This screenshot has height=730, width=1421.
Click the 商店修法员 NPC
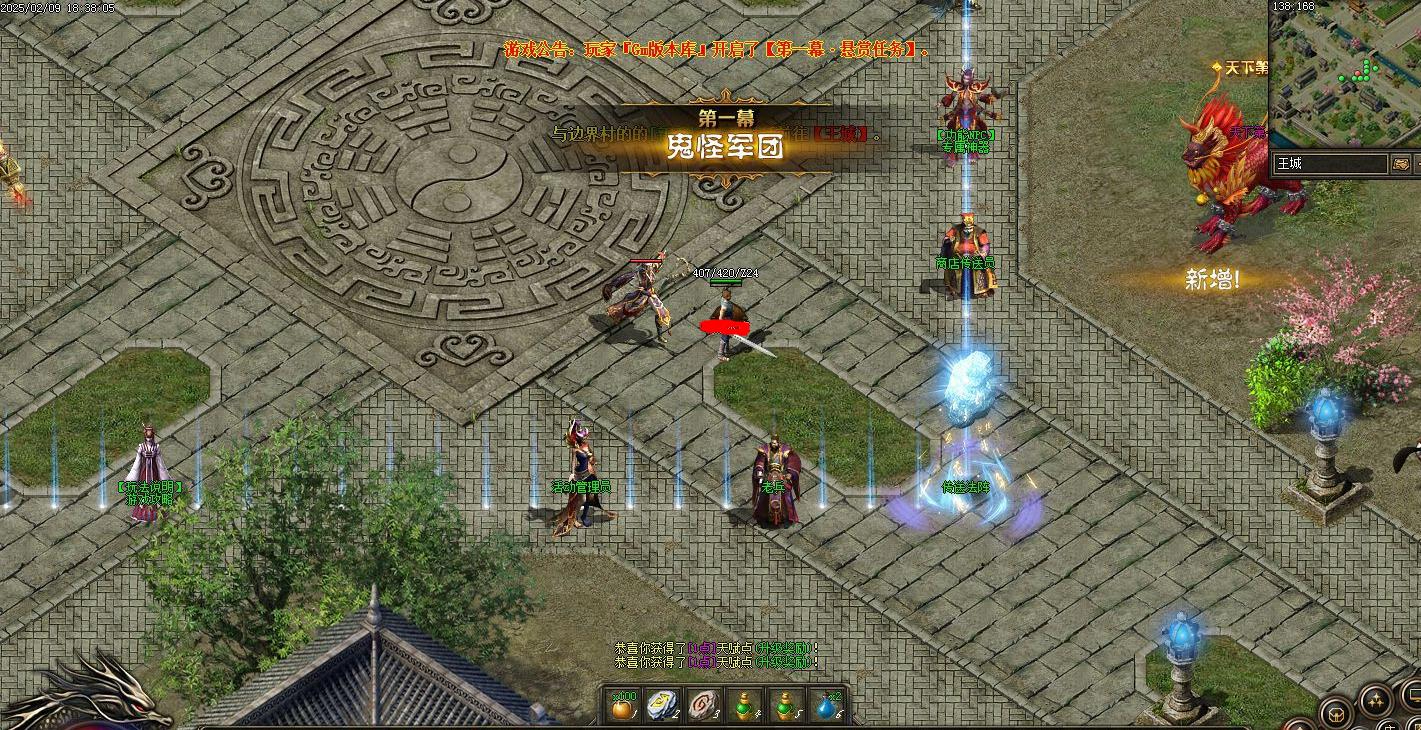[967, 250]
